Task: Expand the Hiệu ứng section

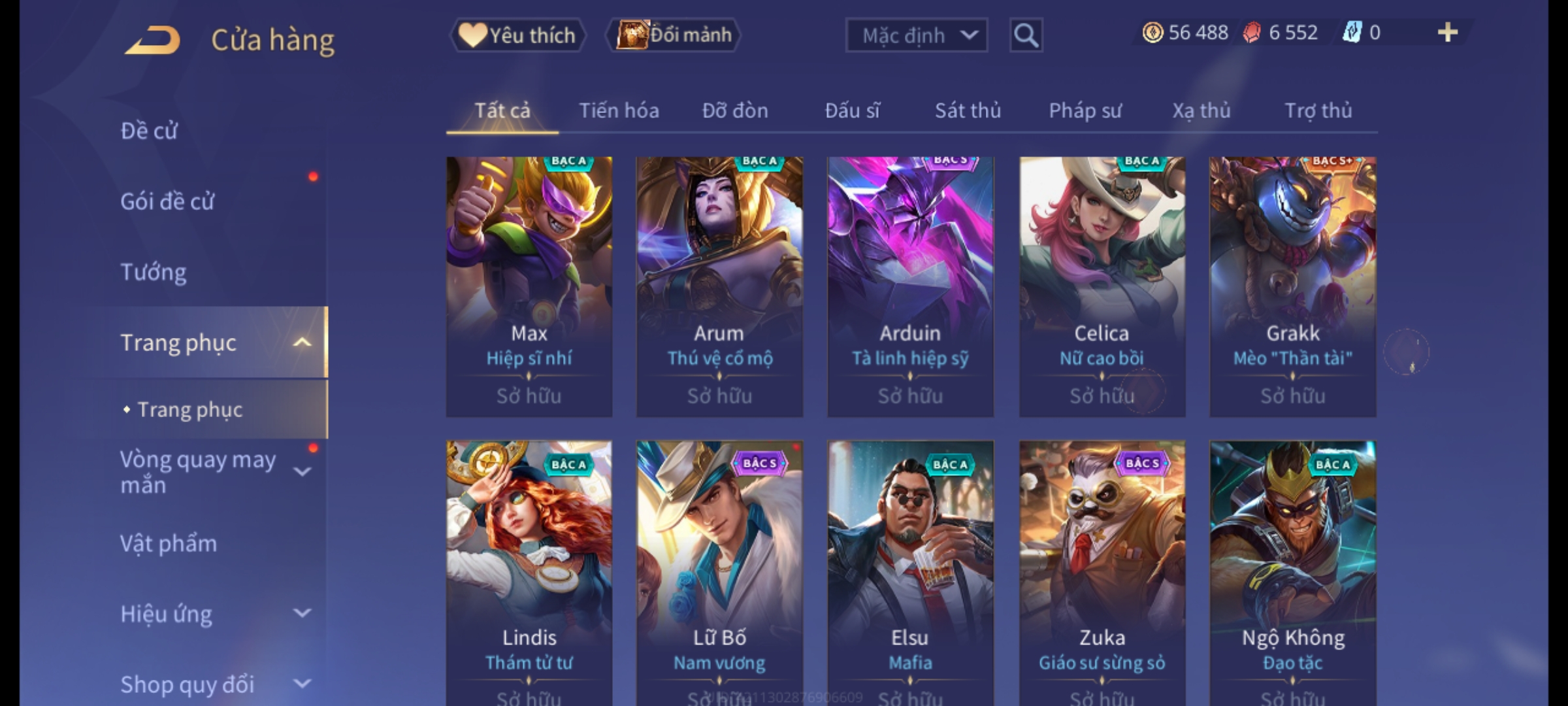Action: (209, 614)
